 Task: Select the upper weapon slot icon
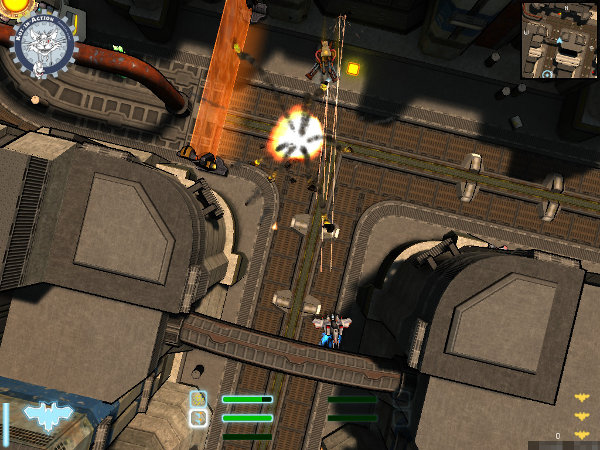198,399
